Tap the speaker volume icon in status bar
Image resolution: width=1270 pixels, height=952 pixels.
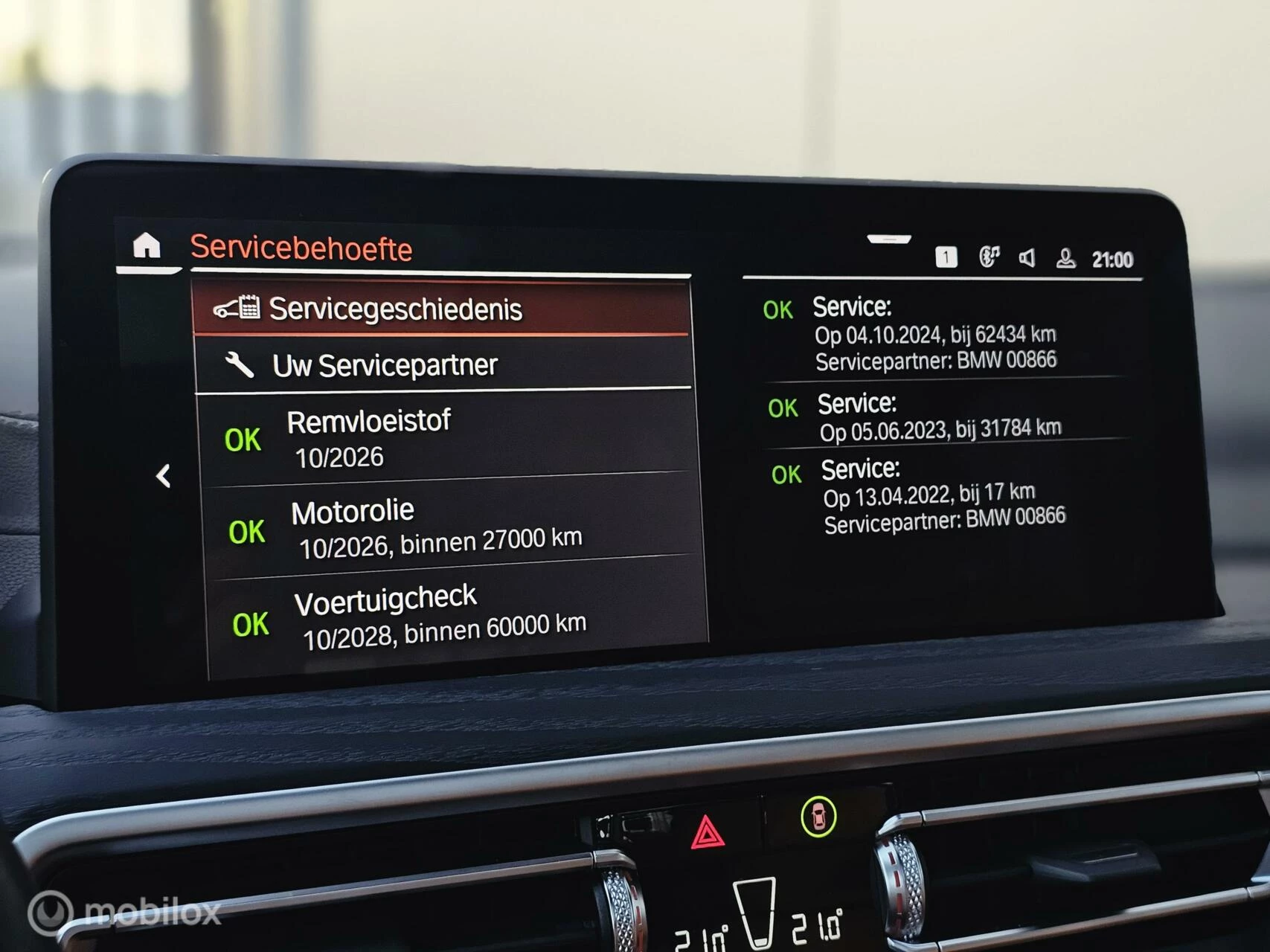click(x=1029, y=257)
